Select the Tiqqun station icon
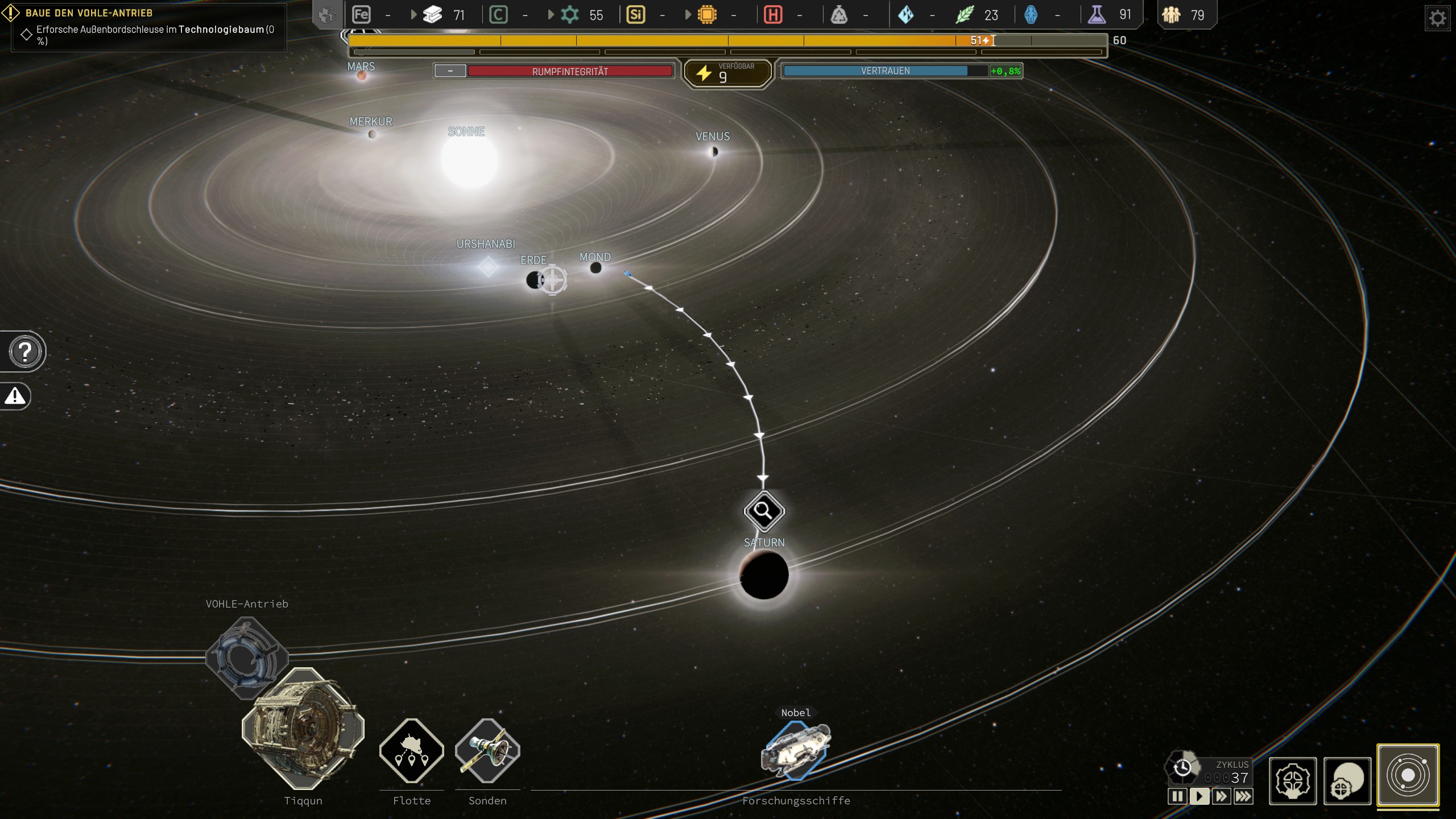Screen dimensions: 1456x819 coord(303,729)
